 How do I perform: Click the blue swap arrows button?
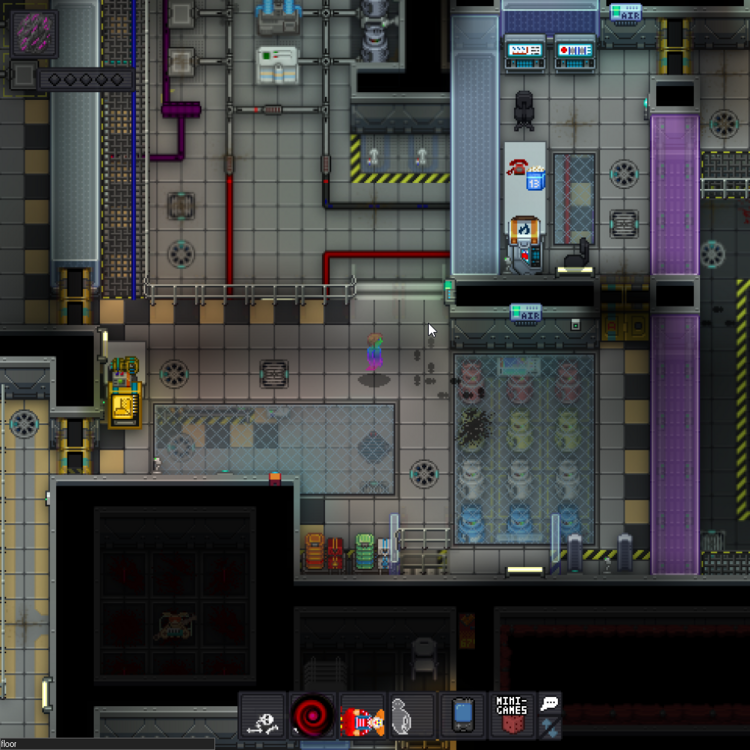(550, 727)
